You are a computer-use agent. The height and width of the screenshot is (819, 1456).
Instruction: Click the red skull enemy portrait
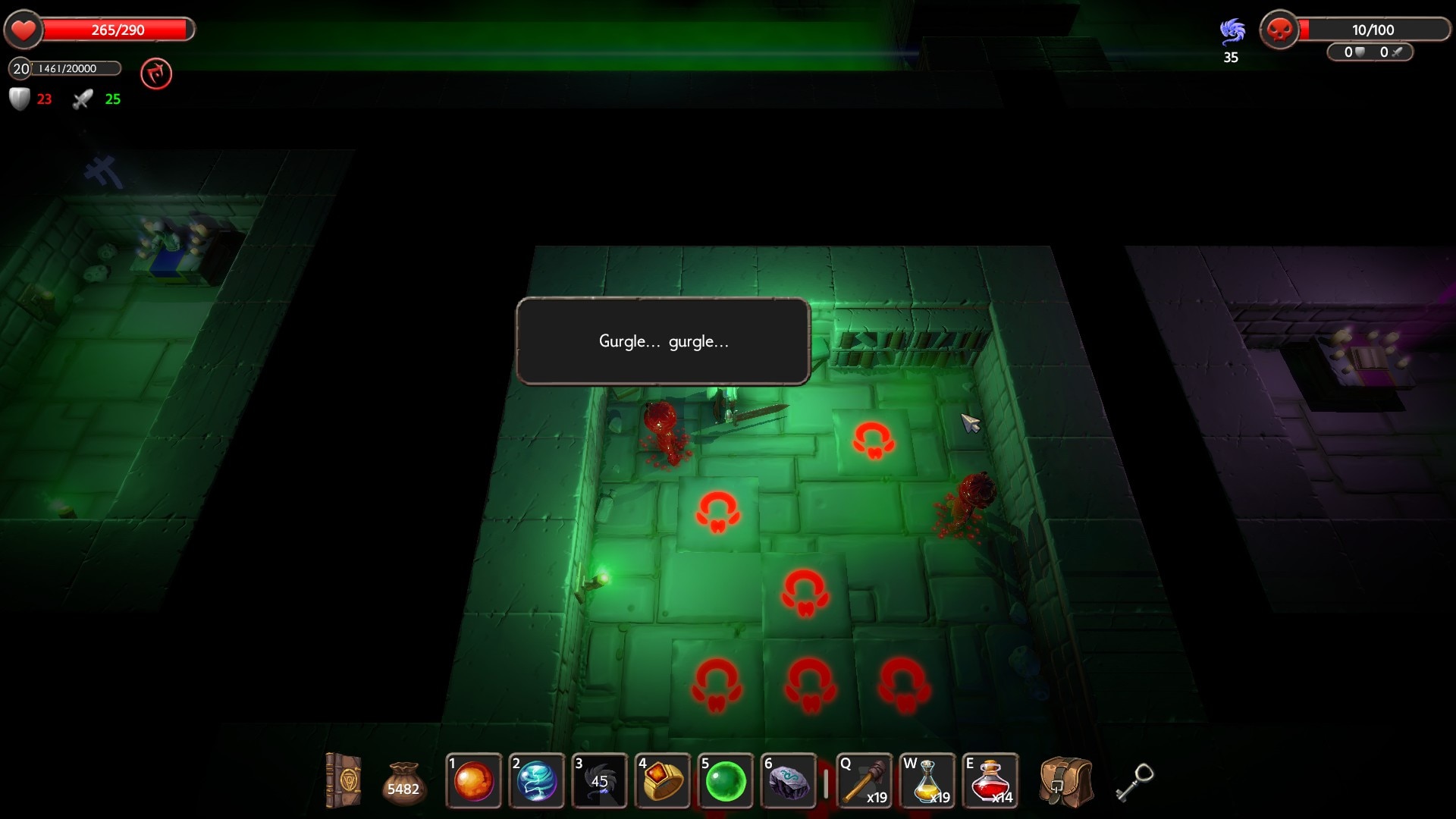click(x=1279, y=30)
